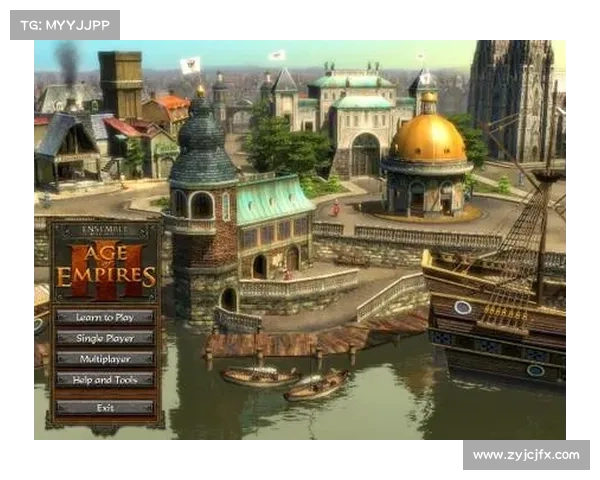The height and width of the screenshot is (480, 600).
Task: Select Single Player mode
Action: pyautogui.click(x=105, y=338)
